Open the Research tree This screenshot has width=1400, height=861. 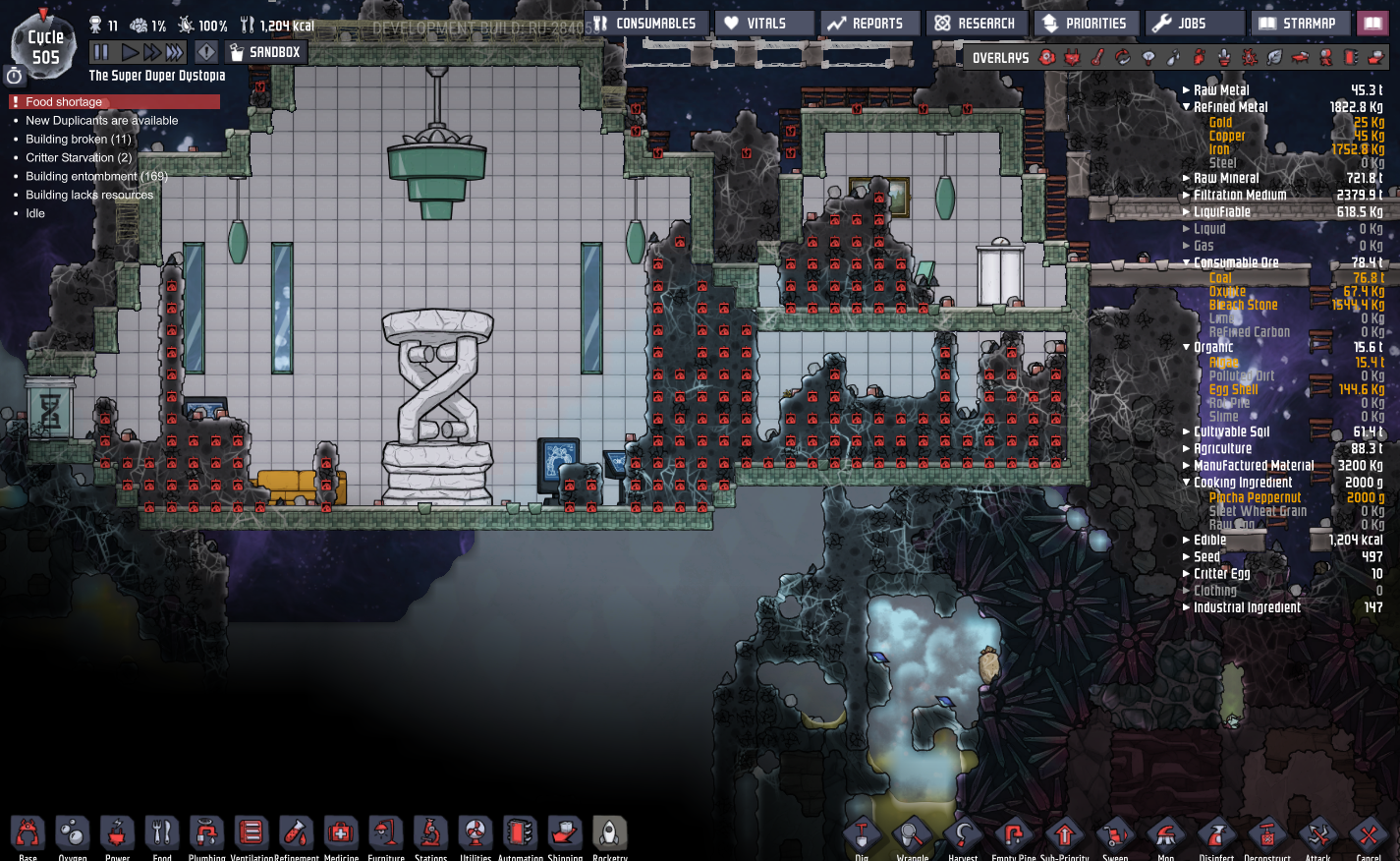click(977, 24)
